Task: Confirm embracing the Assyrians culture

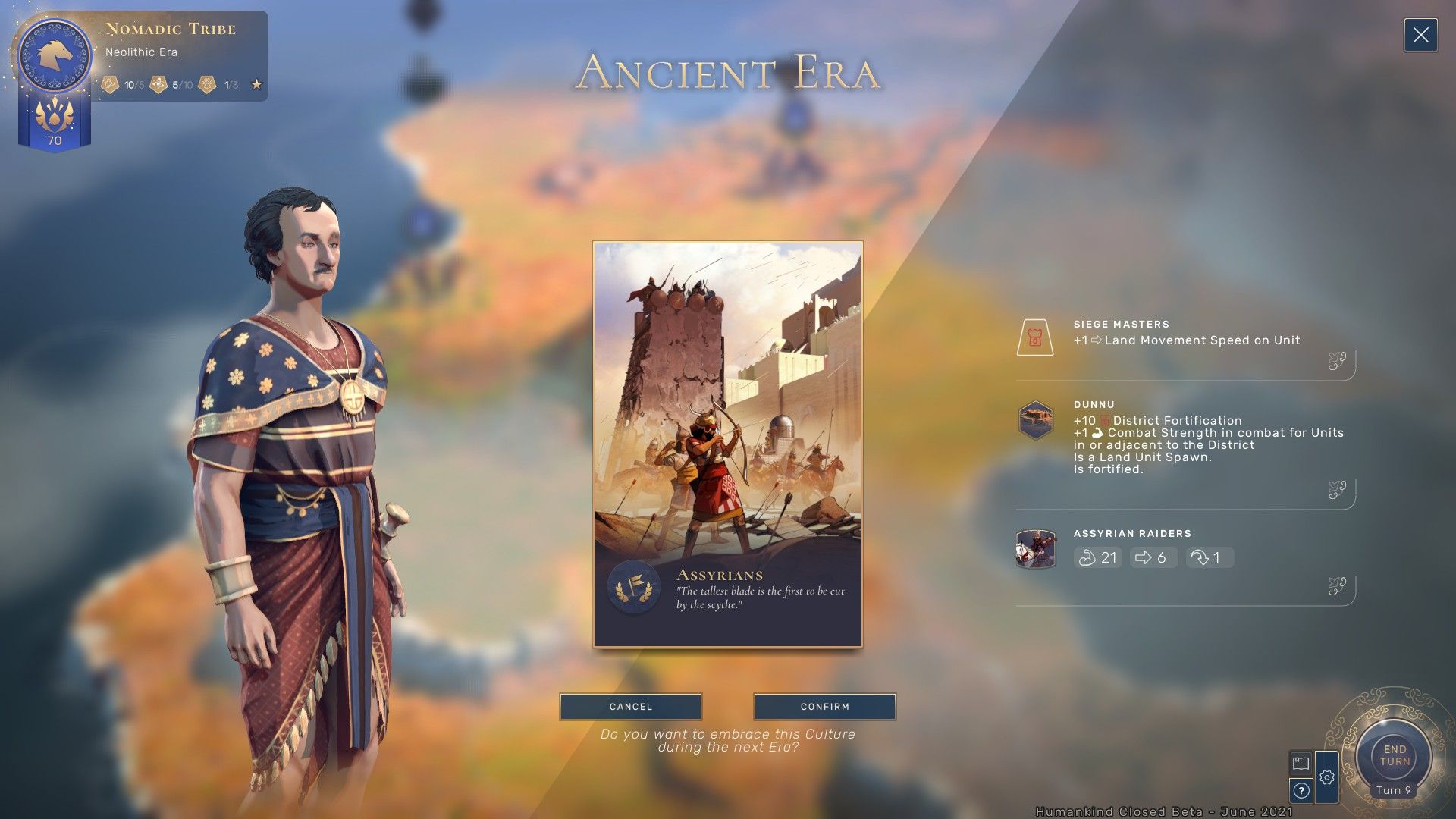Action: [824, 706]
